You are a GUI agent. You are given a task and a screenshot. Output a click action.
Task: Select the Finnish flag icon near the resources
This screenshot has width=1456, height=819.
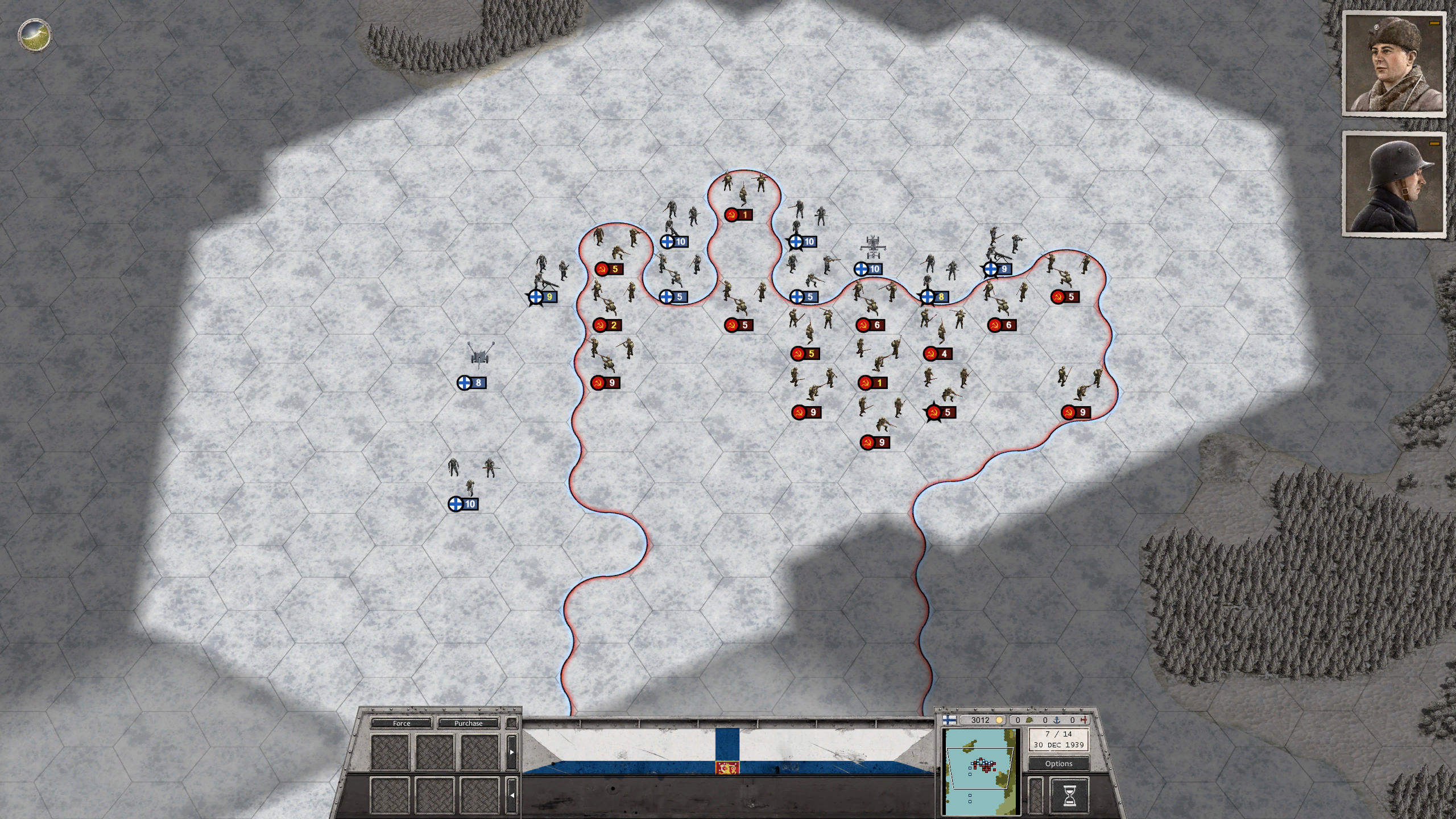click(x=950, y=720)
